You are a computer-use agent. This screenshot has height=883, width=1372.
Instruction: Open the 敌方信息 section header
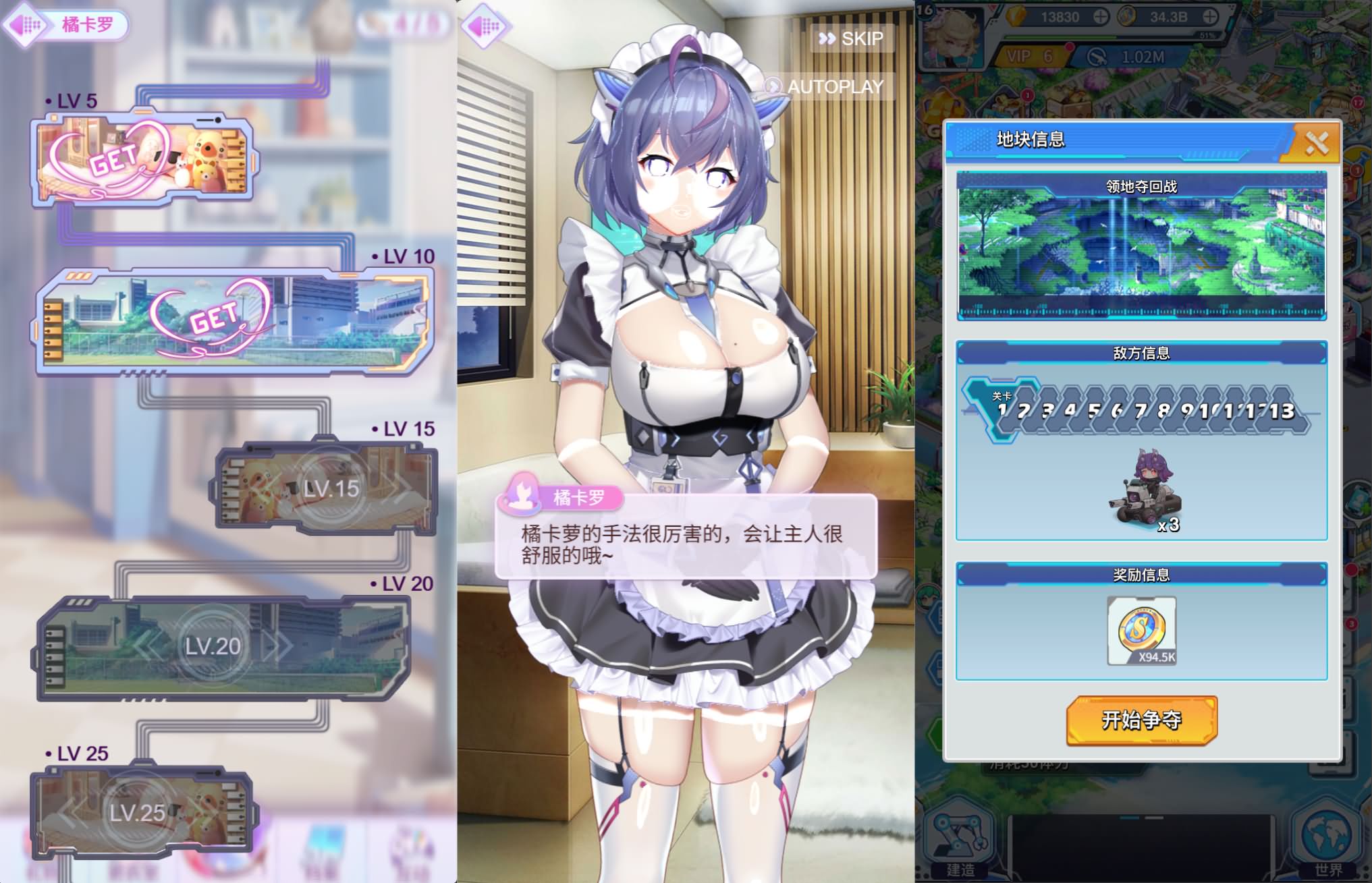1141,353
